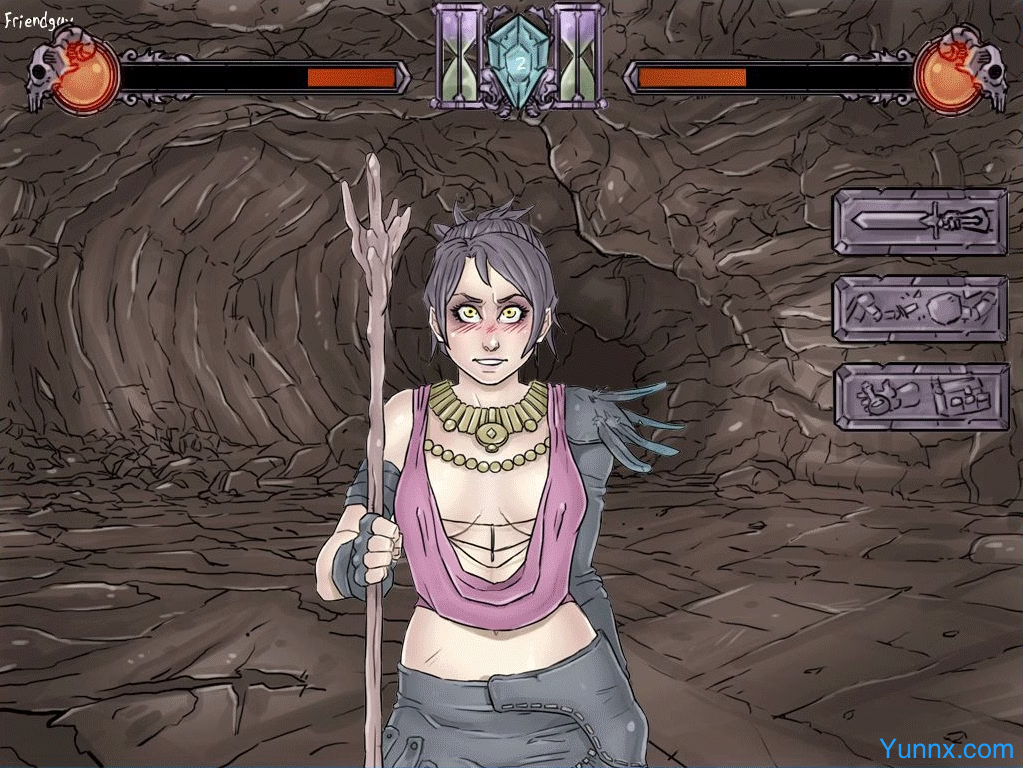Select the shield block defend button

[920, 309]
